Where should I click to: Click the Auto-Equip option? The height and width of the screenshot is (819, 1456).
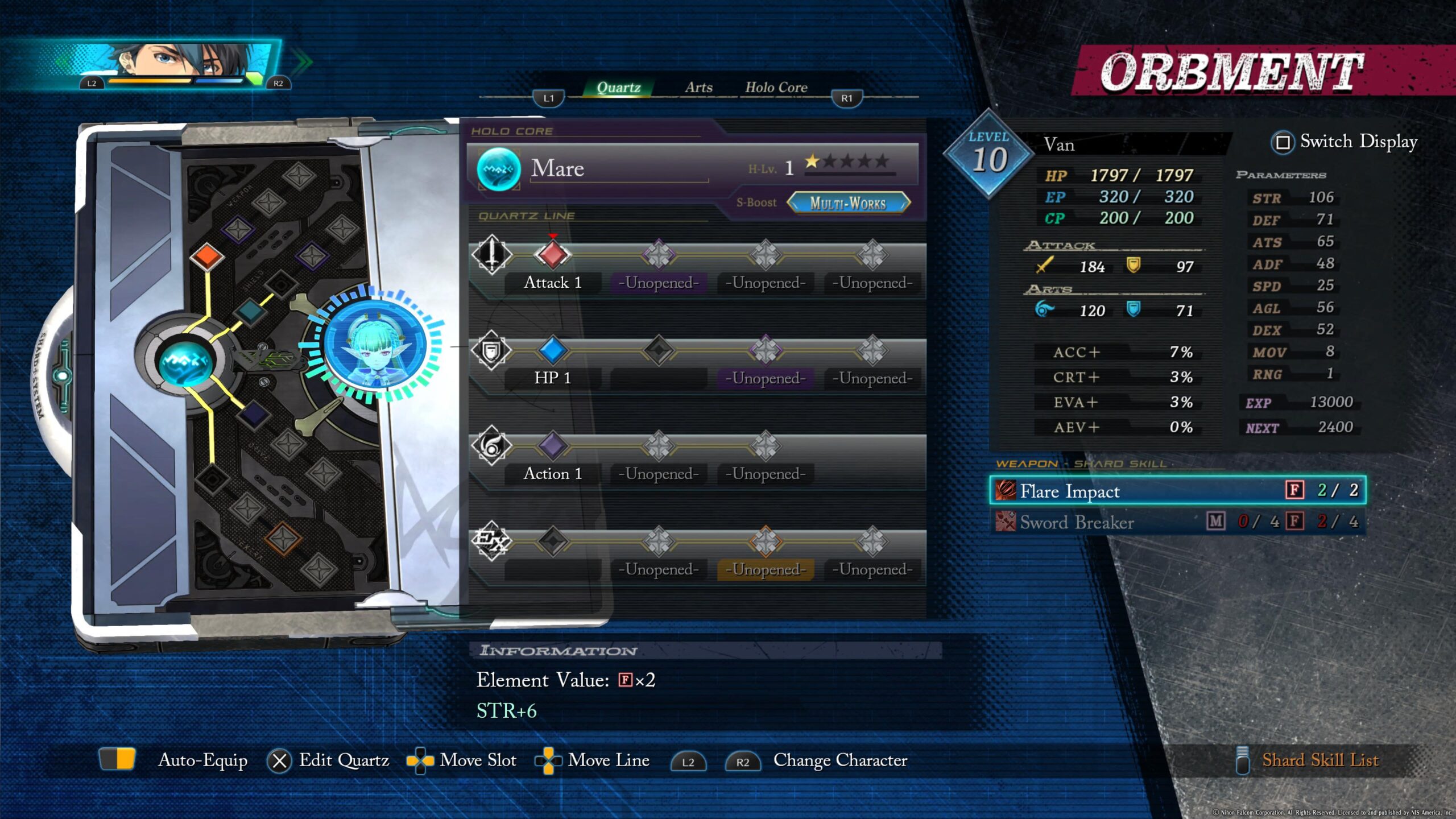tap(202, 760)
